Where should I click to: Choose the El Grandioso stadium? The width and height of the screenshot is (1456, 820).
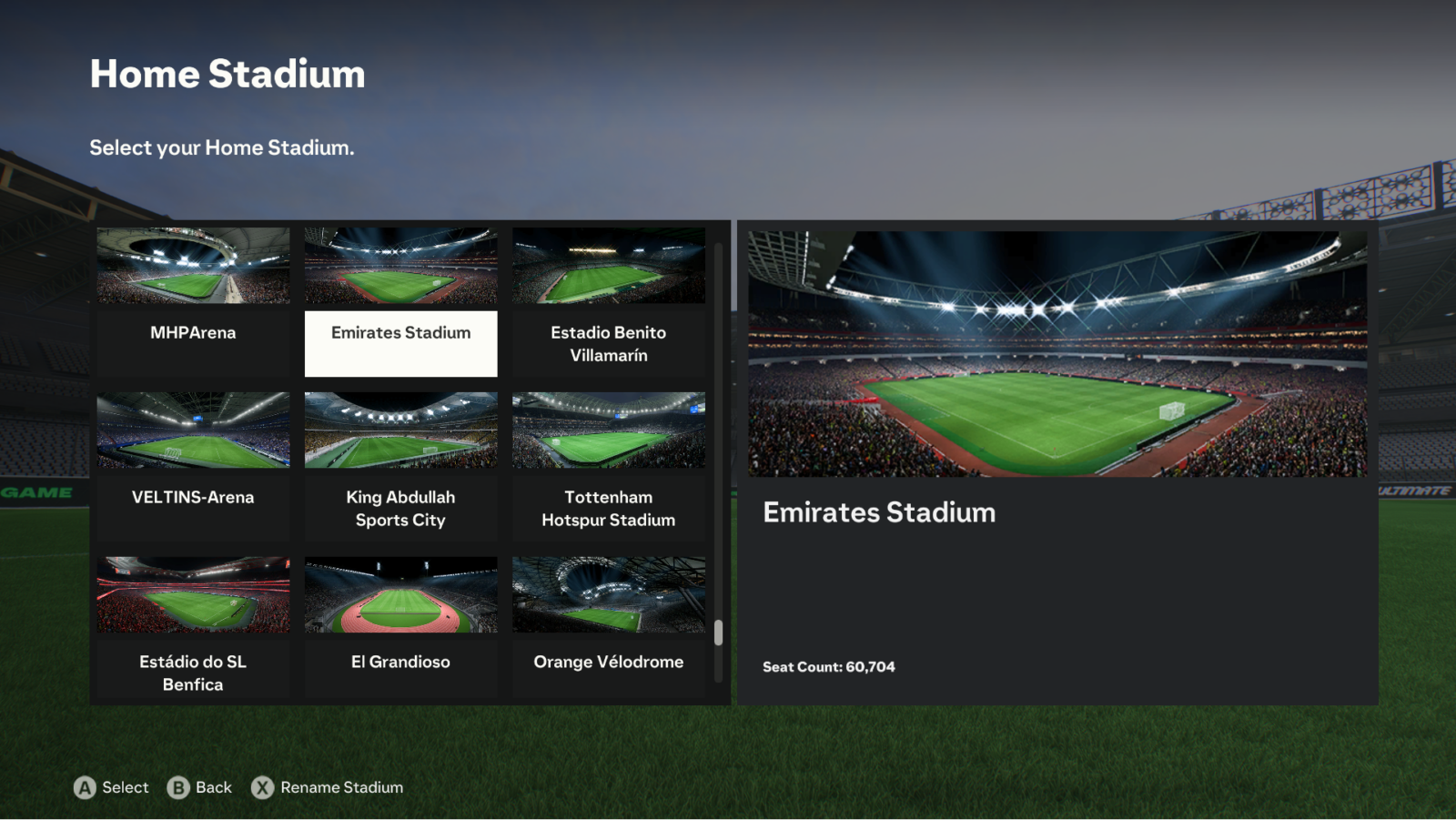(400, 628)
